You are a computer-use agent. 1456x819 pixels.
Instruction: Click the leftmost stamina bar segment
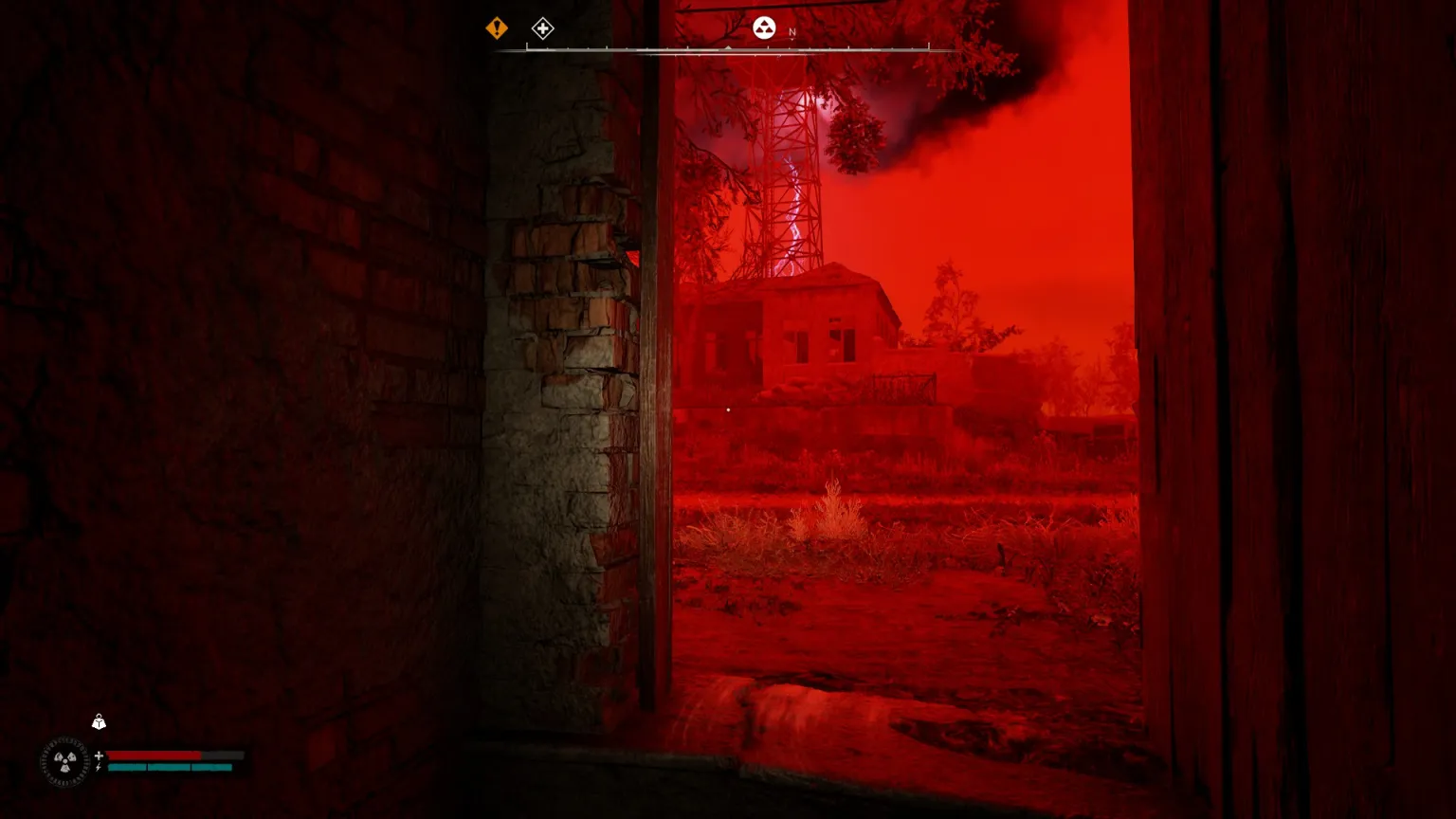(125, 767)
